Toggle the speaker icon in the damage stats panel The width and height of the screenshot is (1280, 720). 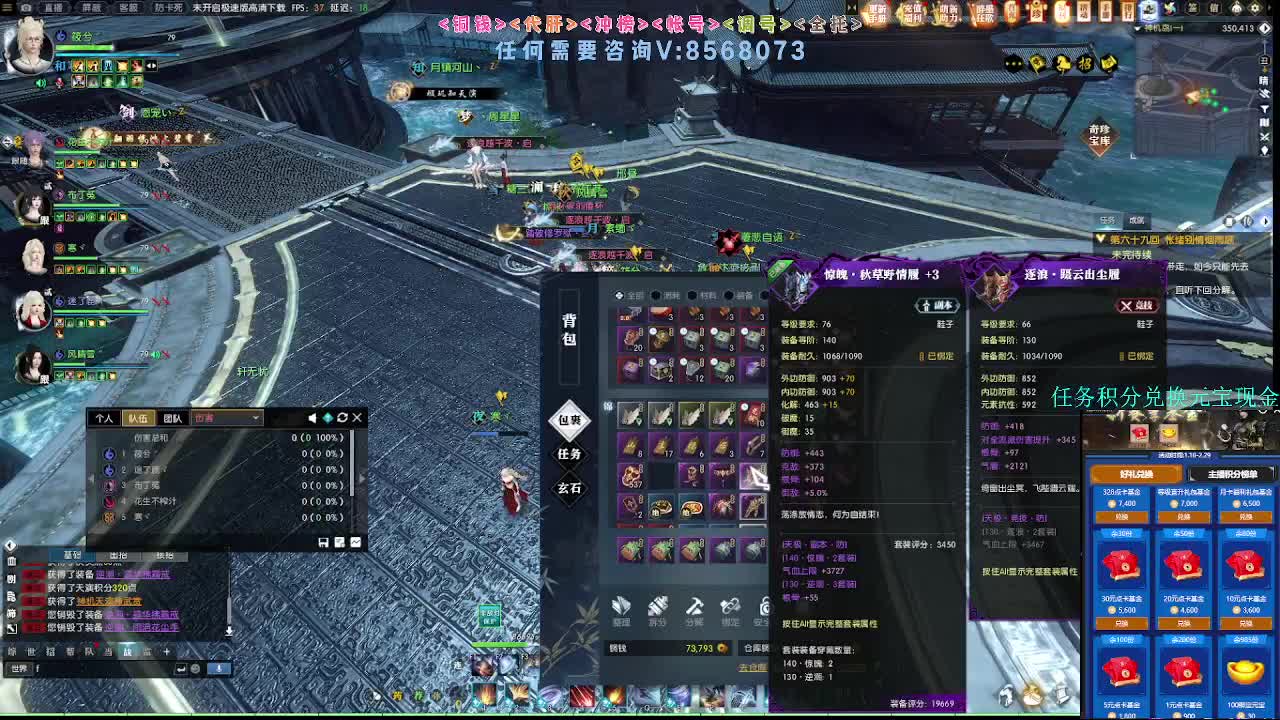point(311,417)
